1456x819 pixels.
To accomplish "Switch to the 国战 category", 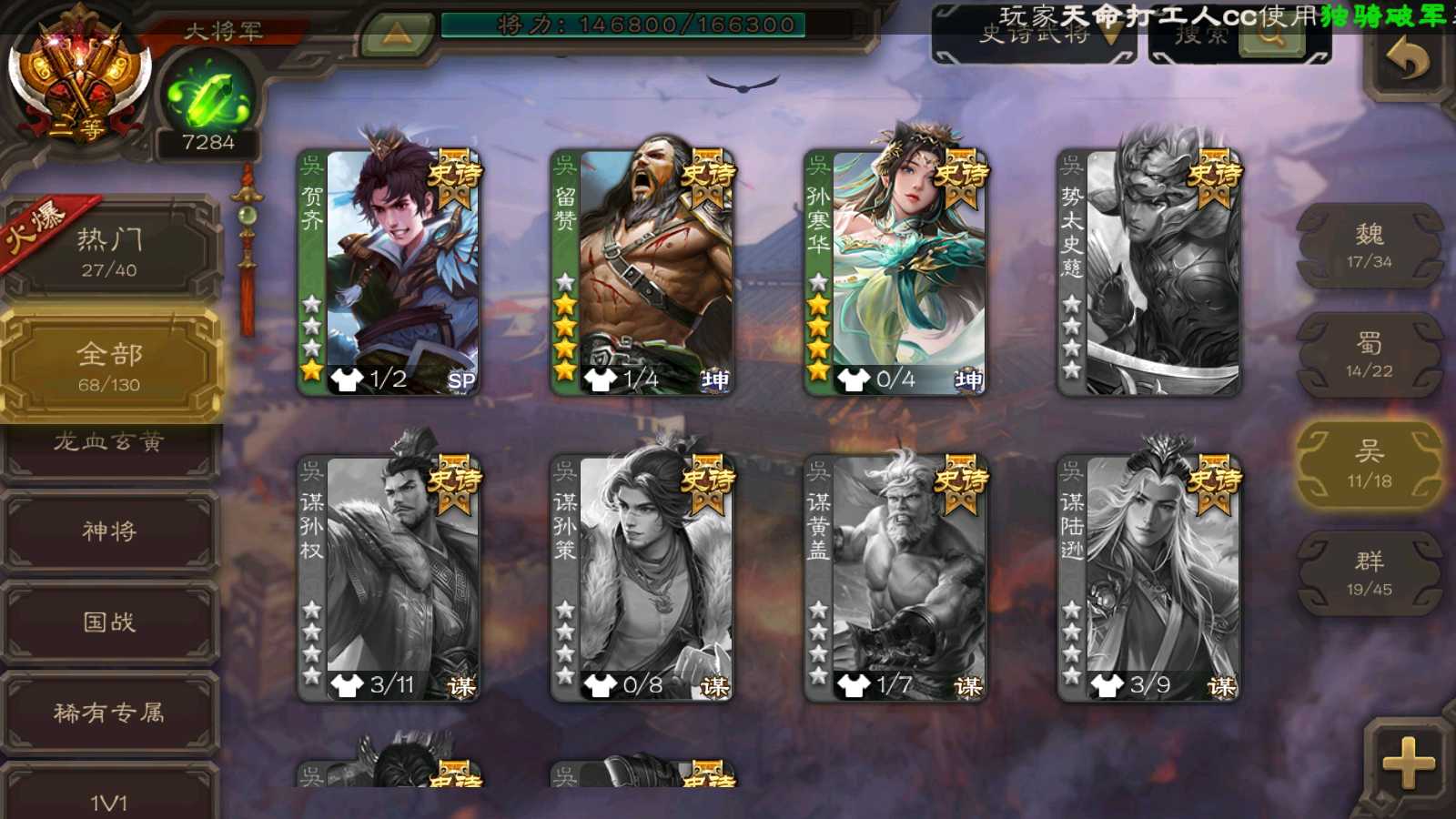I will tap(109, 622).
